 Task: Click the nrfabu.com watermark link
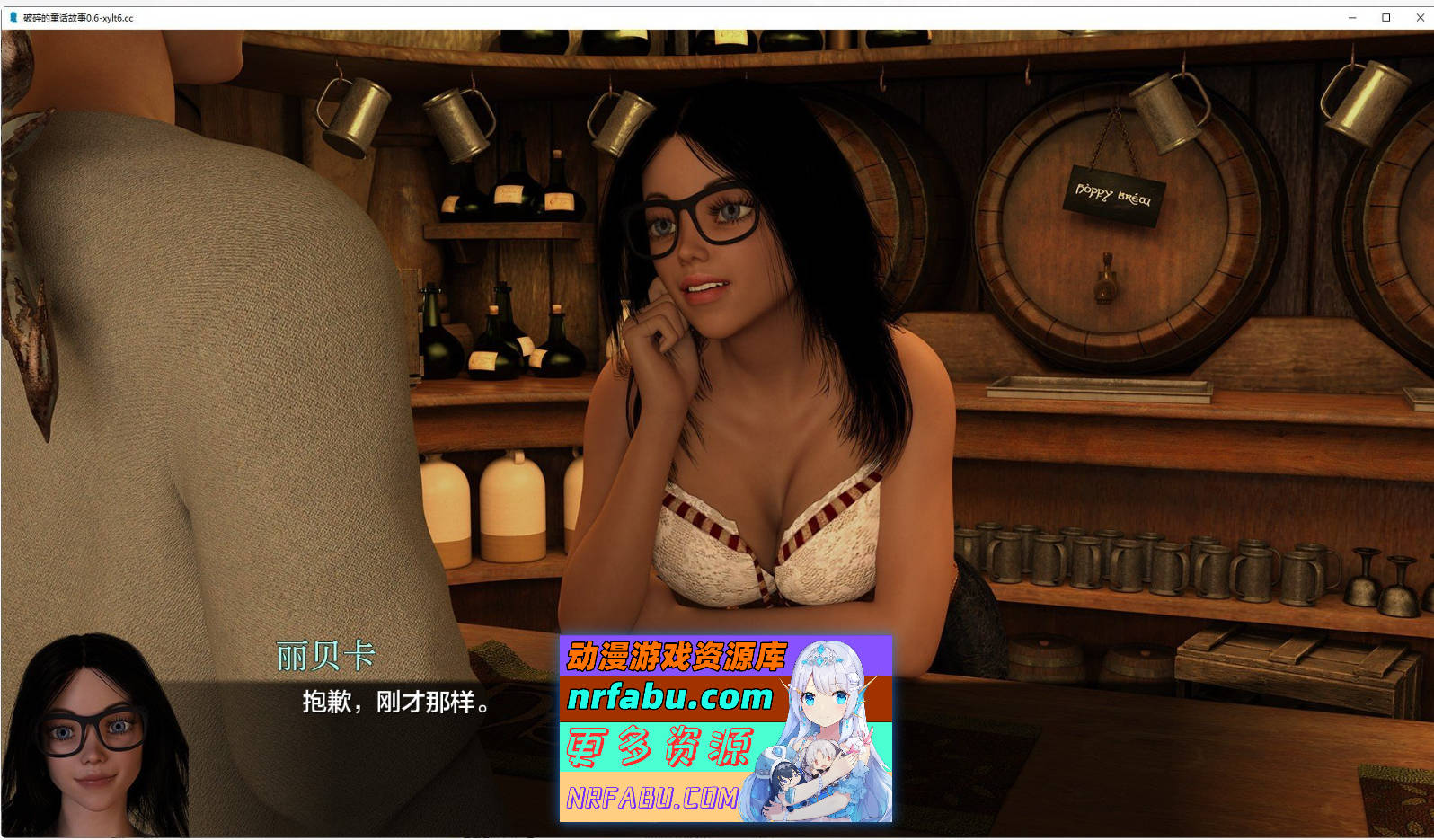click(669, 699)
